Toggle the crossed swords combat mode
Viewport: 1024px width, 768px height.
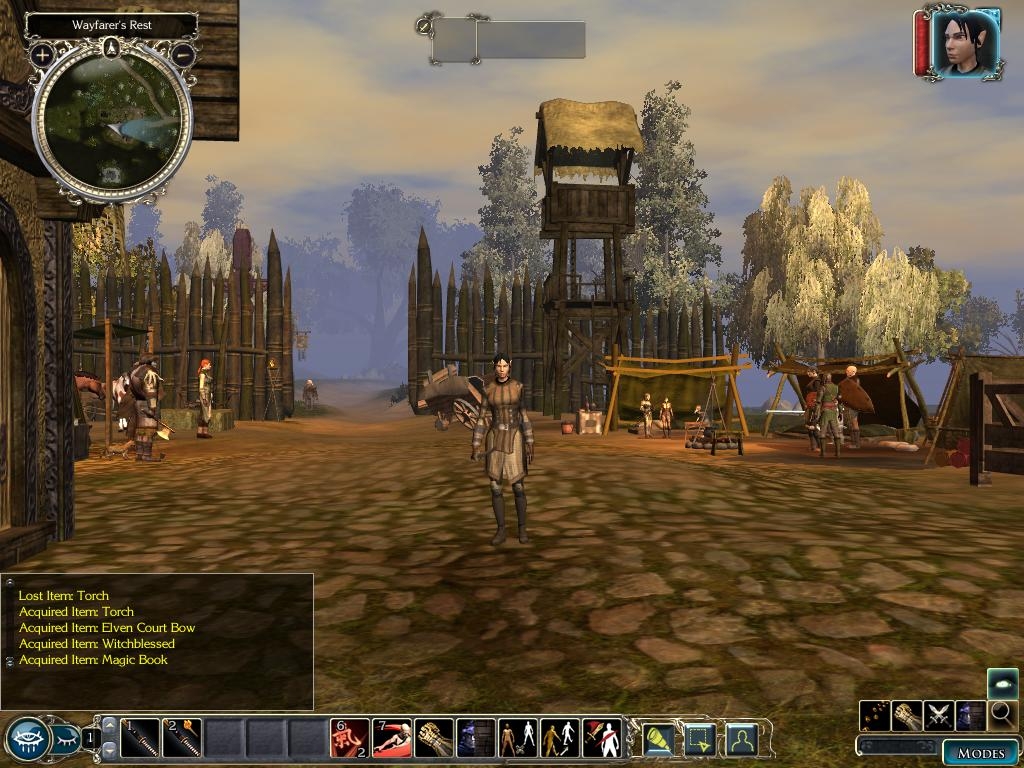(939, 716)
